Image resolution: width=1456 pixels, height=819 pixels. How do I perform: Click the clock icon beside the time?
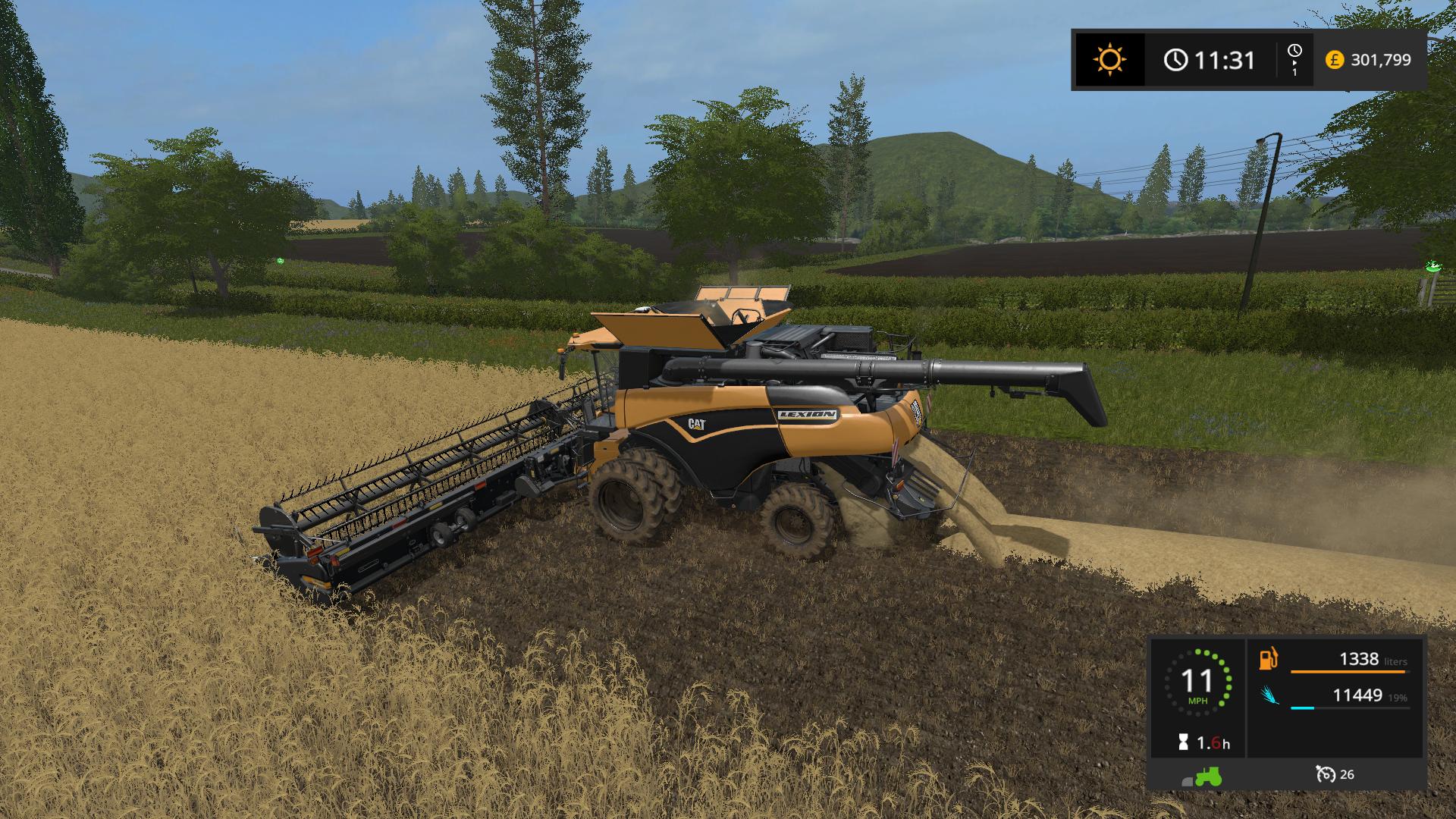[1175, 59]
